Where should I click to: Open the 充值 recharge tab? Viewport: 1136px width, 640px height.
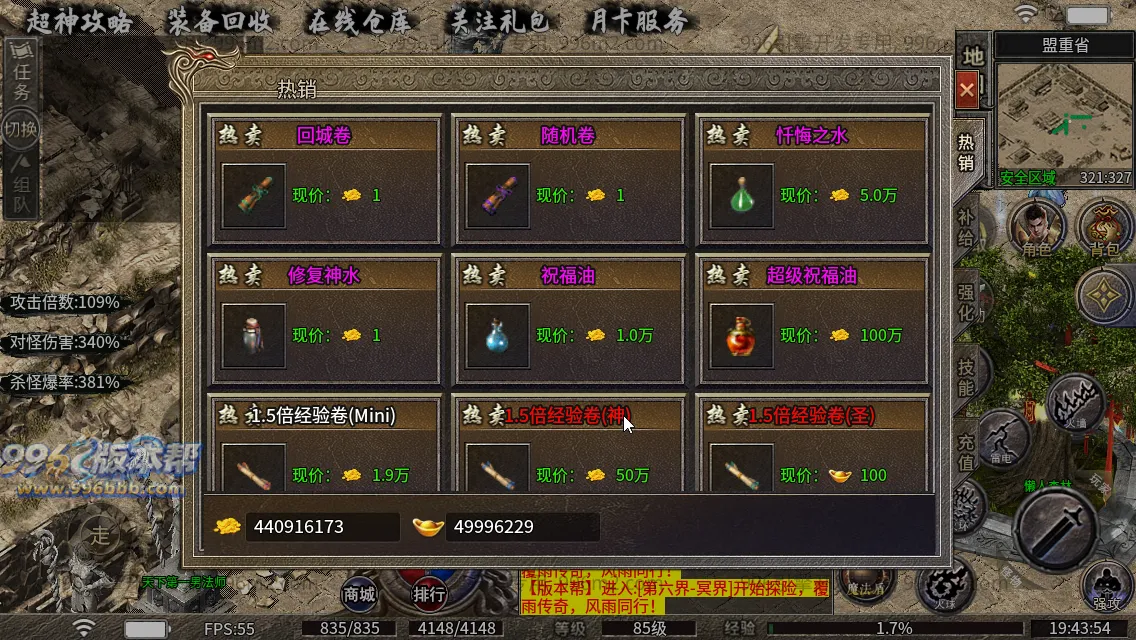[966, 450]
